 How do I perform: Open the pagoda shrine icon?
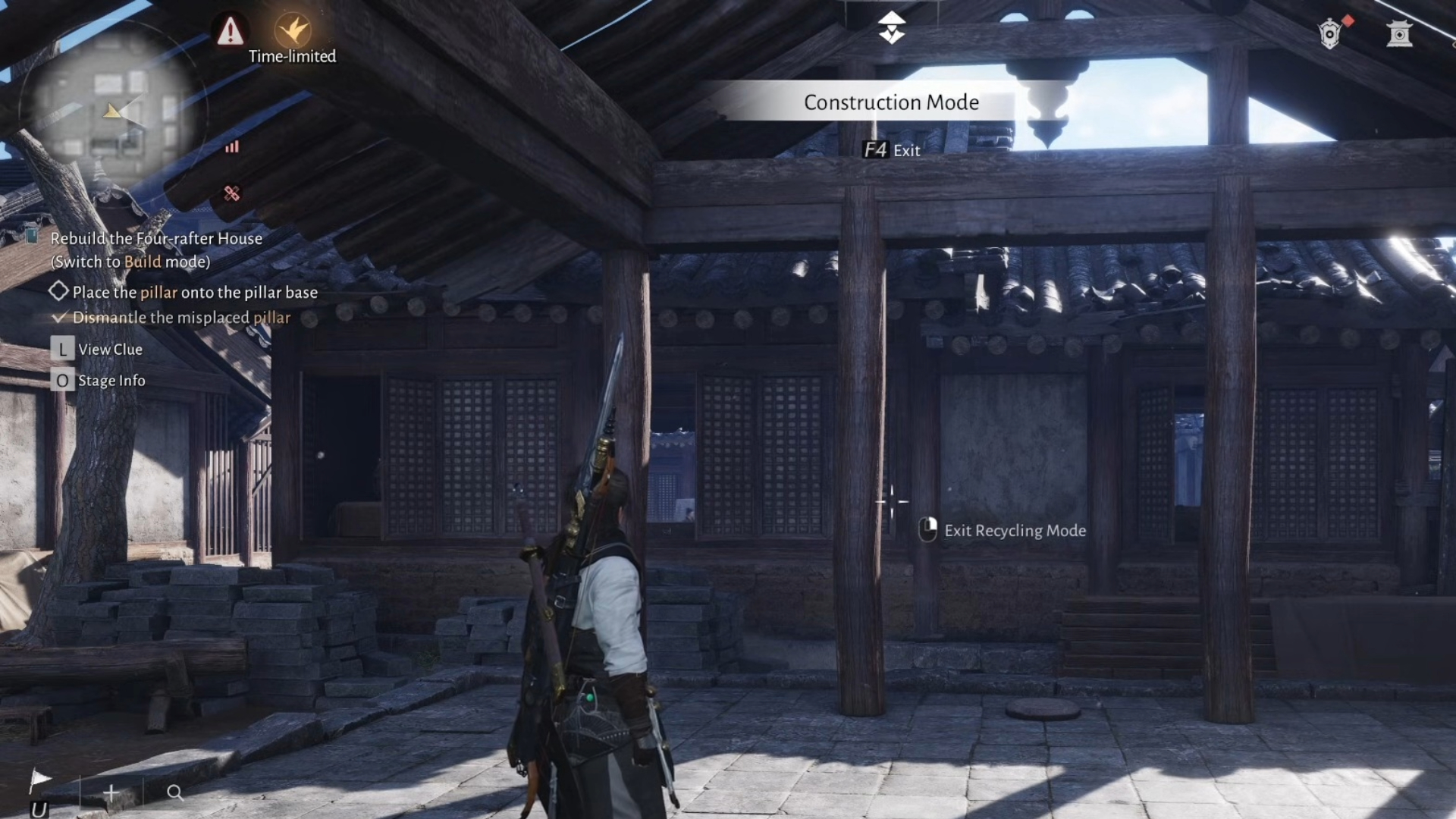(x=1399, y=34)
